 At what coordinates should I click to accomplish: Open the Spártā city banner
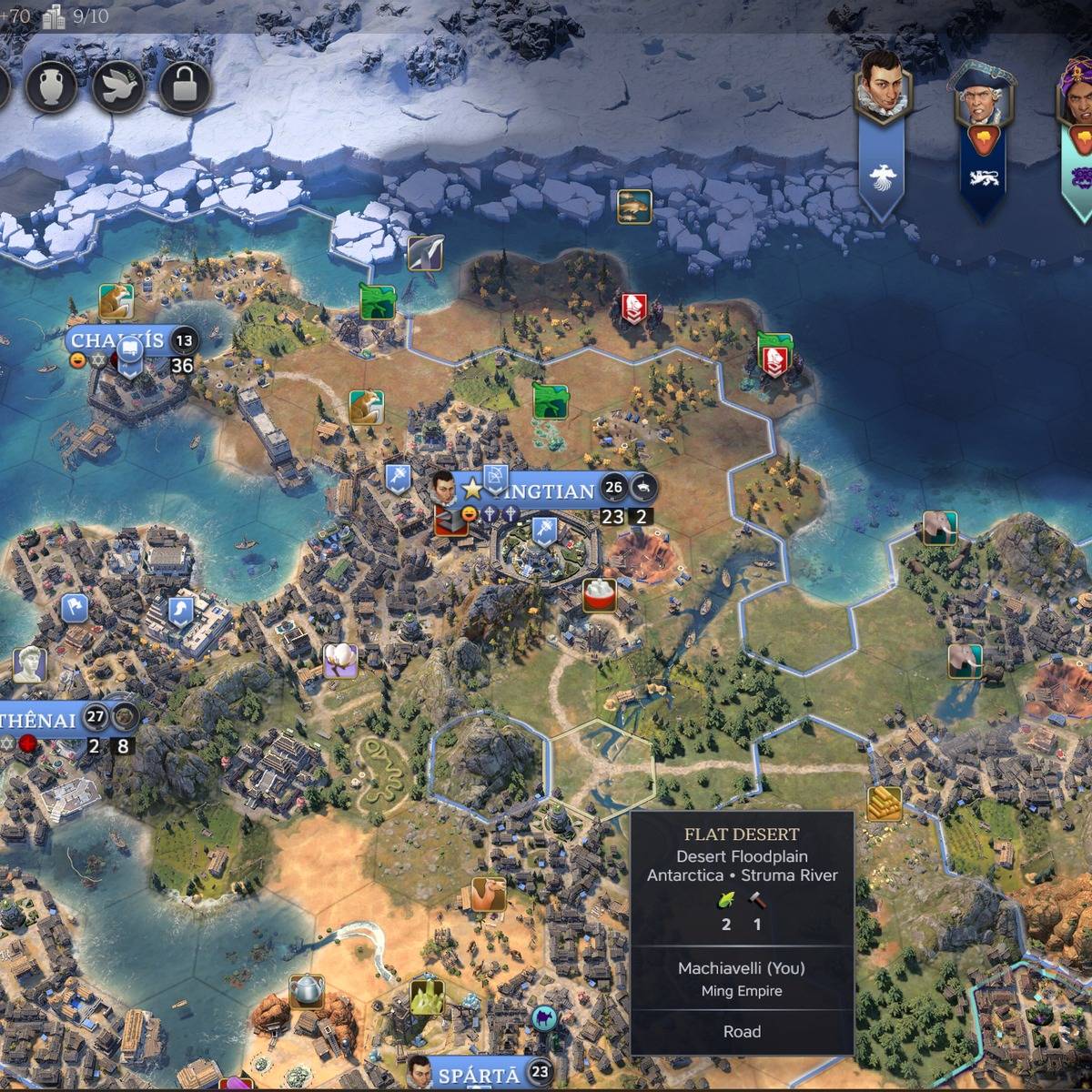pyautogui.click(x=479, y=1075)
